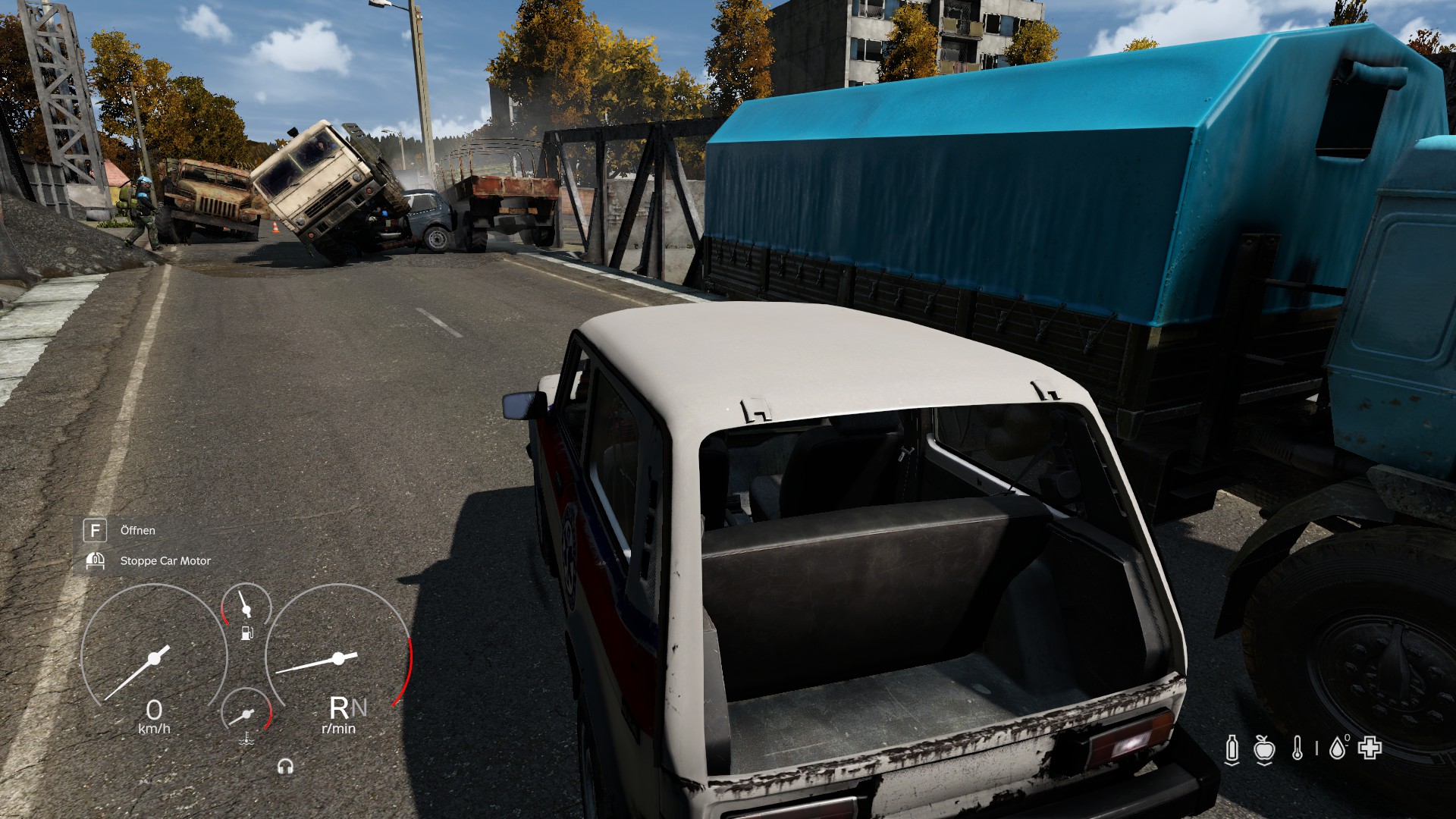This screenshot has height=819, width=1456.
Task: Click the hunger apple status icon
Action: point(1263,749)
